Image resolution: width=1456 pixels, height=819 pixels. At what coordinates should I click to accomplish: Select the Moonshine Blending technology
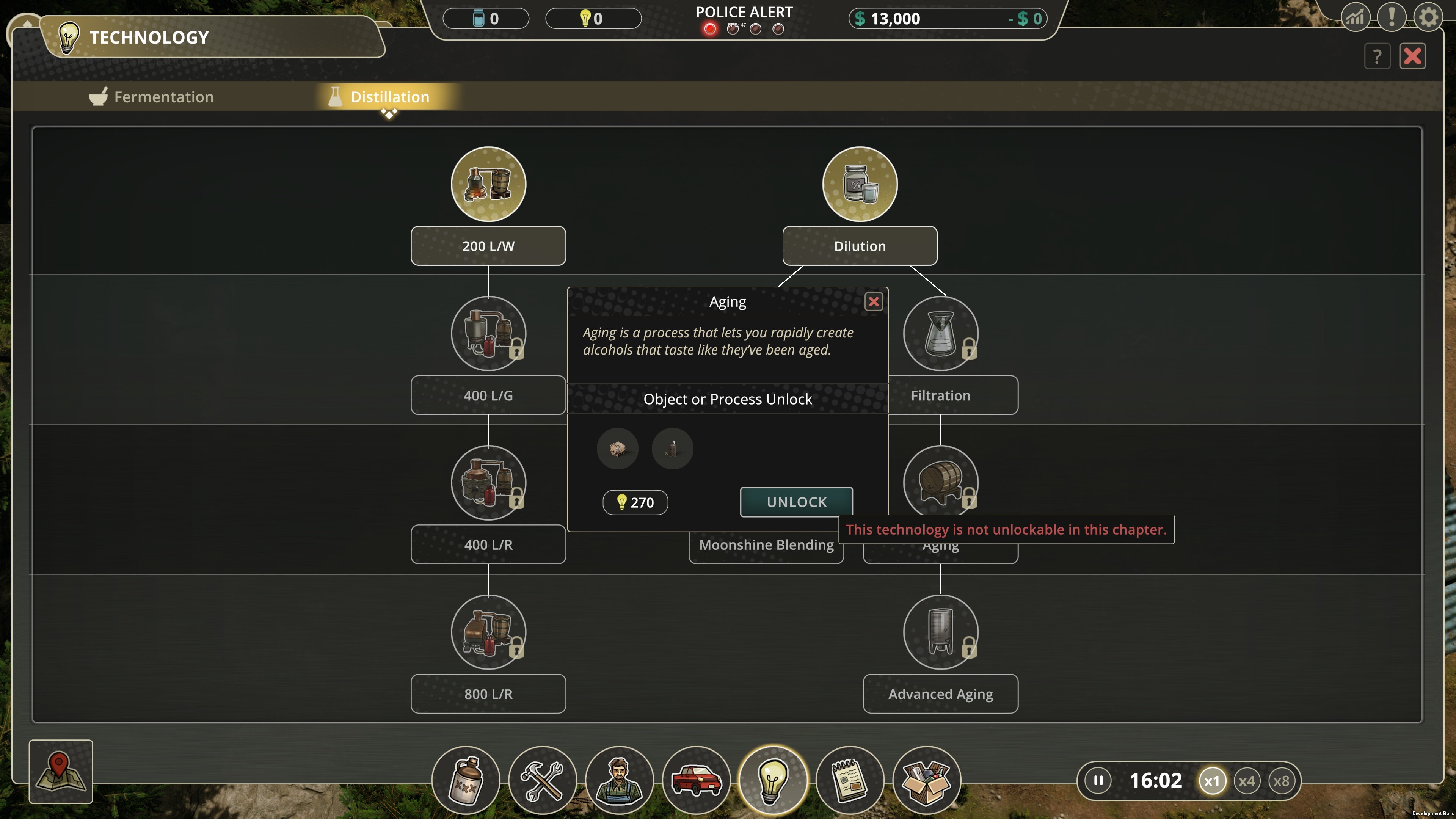pos(766,545)
